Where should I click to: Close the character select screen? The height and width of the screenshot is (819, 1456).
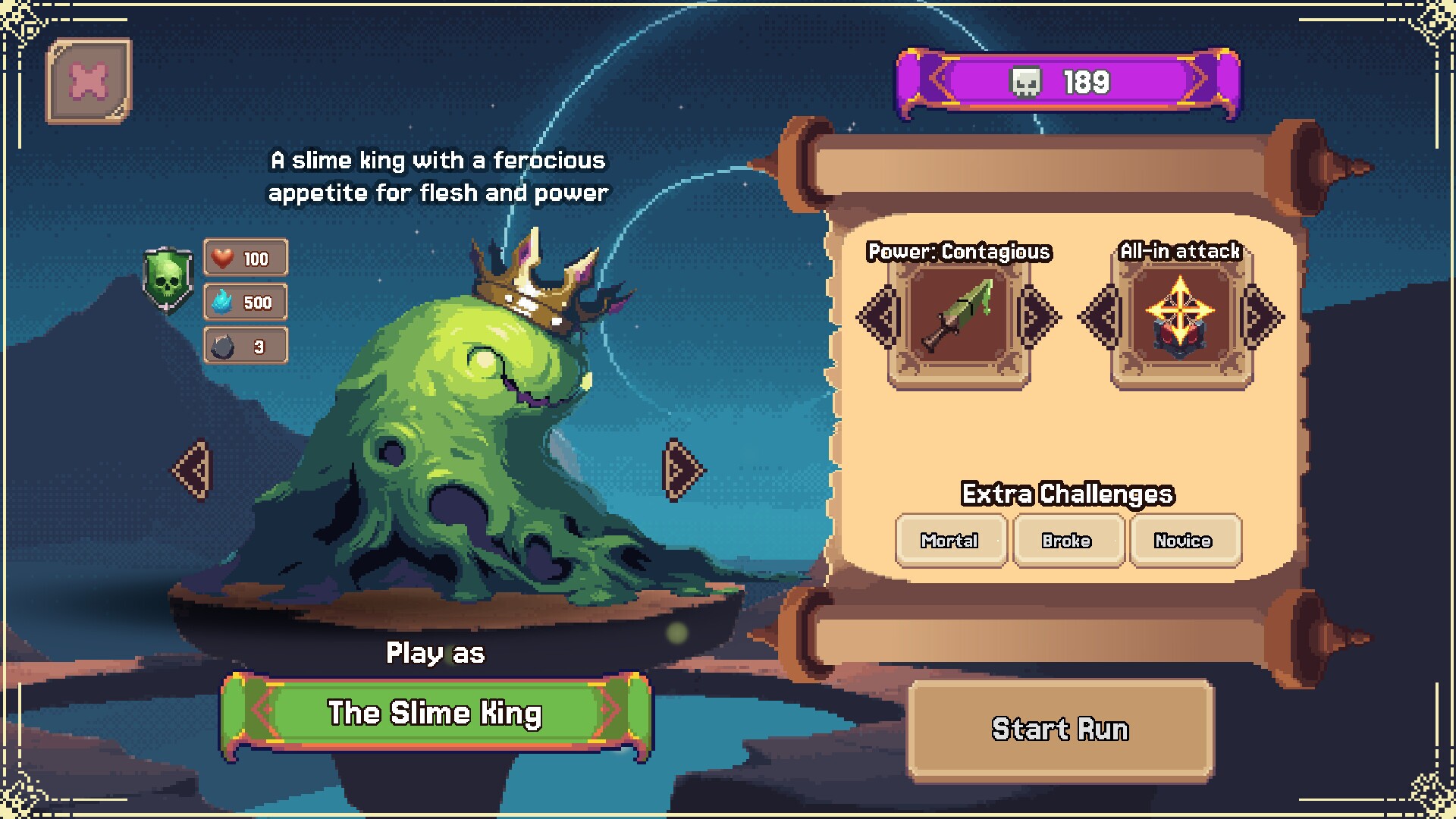(89, 81)
